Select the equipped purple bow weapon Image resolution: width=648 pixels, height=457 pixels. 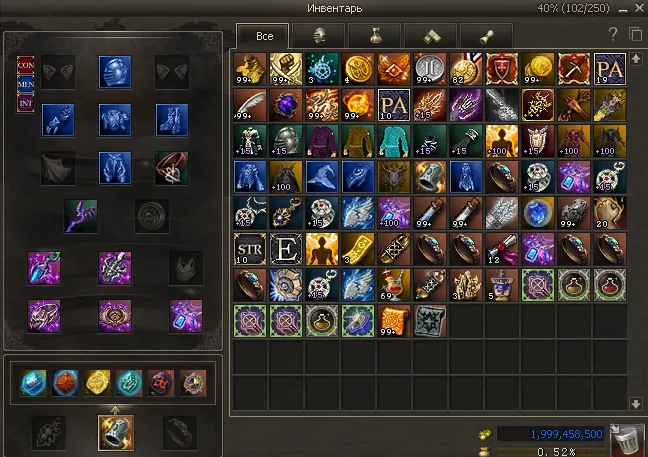pyautogui.click(x=80, y=214)
